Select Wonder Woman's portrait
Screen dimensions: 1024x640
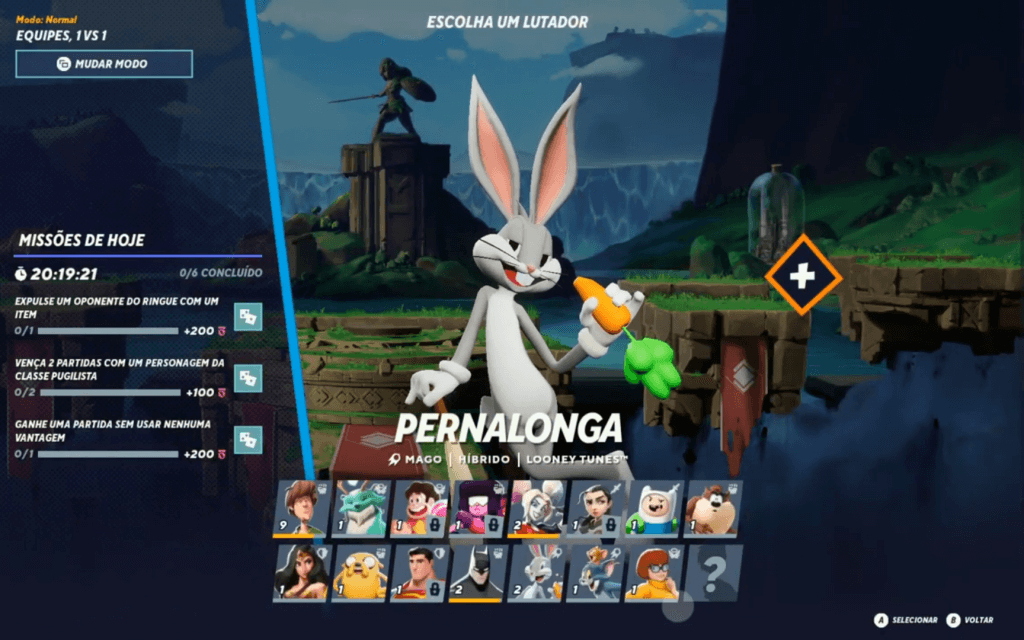click(301, 573)
